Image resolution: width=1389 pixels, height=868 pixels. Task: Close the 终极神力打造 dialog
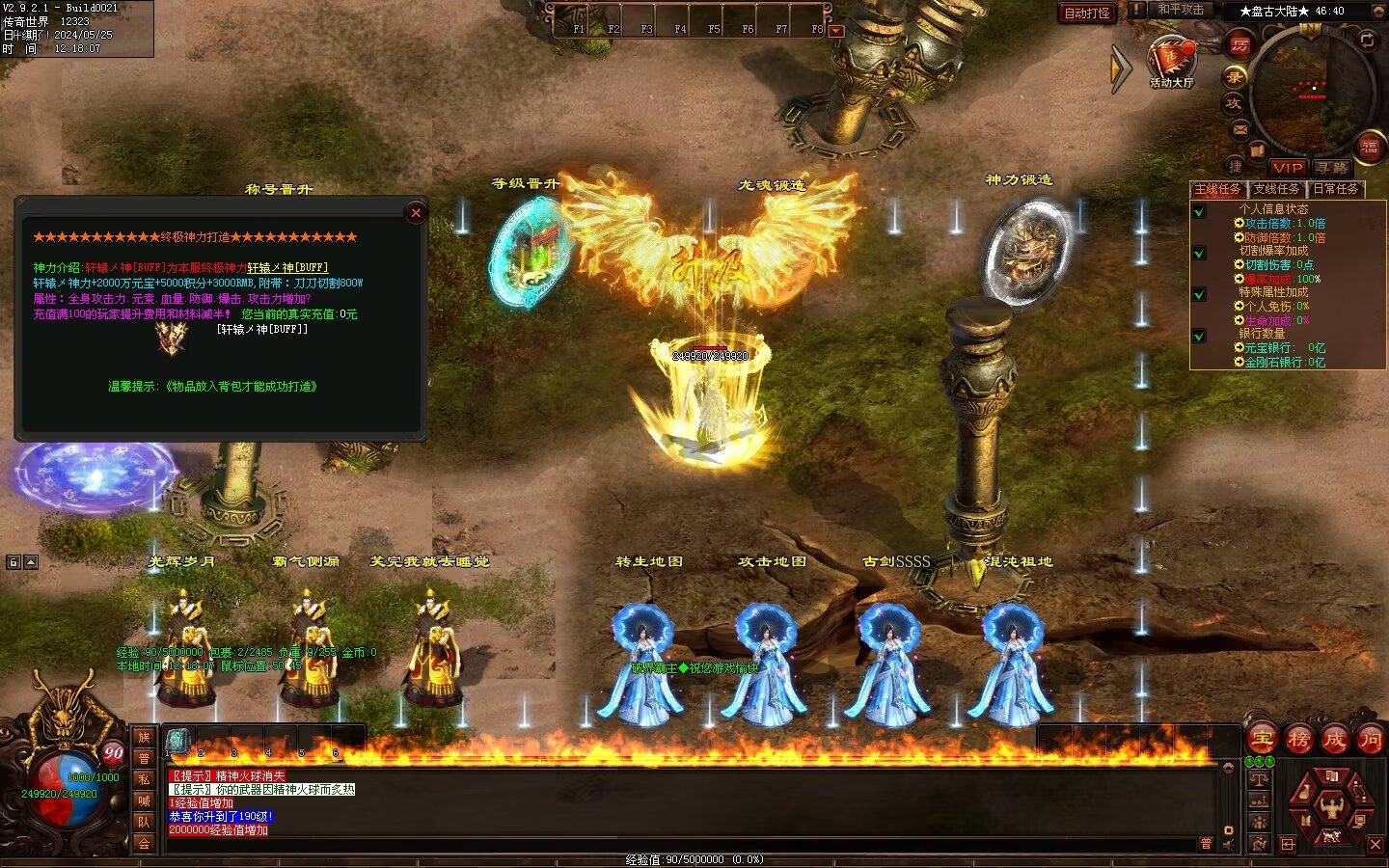point(416,213)
